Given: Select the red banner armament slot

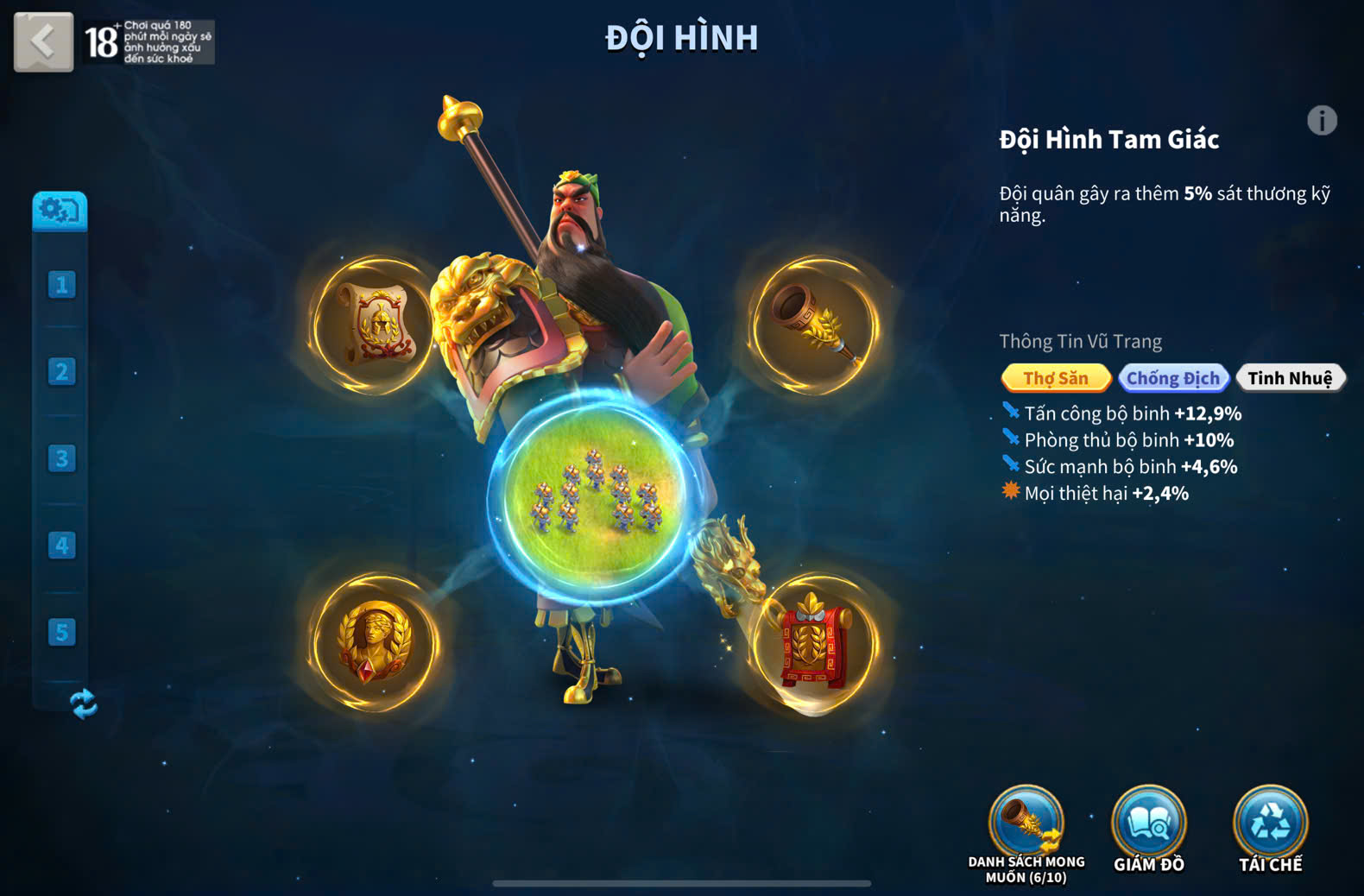Looking at the screenshot, I should (x=815, y=643).
